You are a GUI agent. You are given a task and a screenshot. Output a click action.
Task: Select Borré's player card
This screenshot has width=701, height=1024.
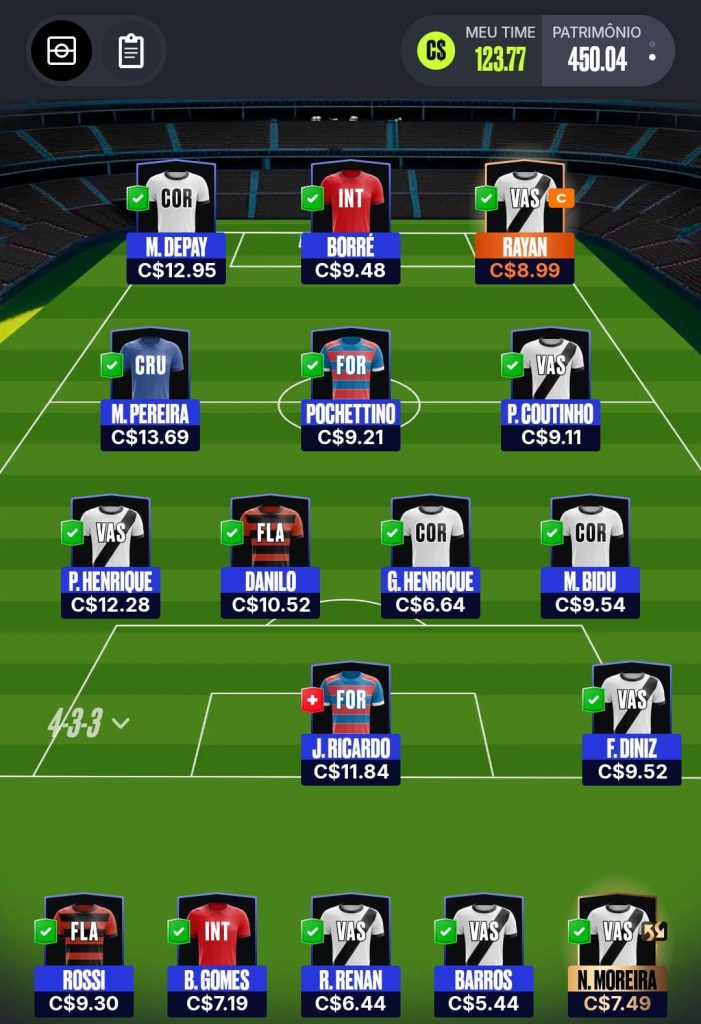click(350, 221)
